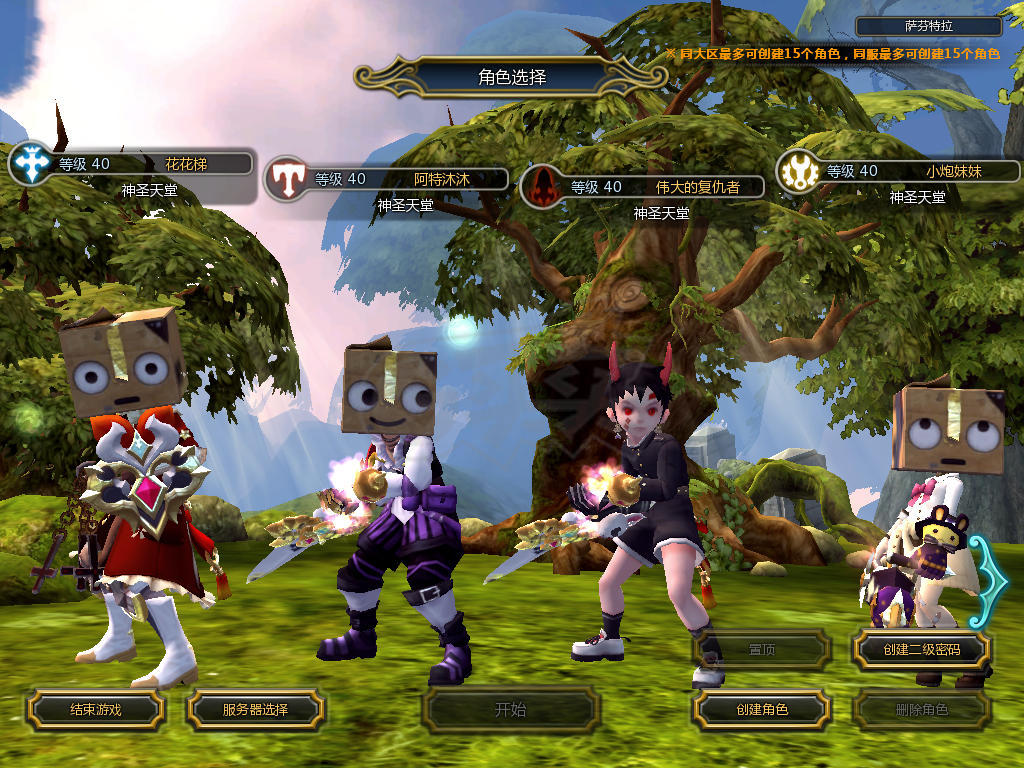Screen dimensions: 1024x768
Task: Click the 置顶 pin-to-top button
Action: tap(761, 650)
